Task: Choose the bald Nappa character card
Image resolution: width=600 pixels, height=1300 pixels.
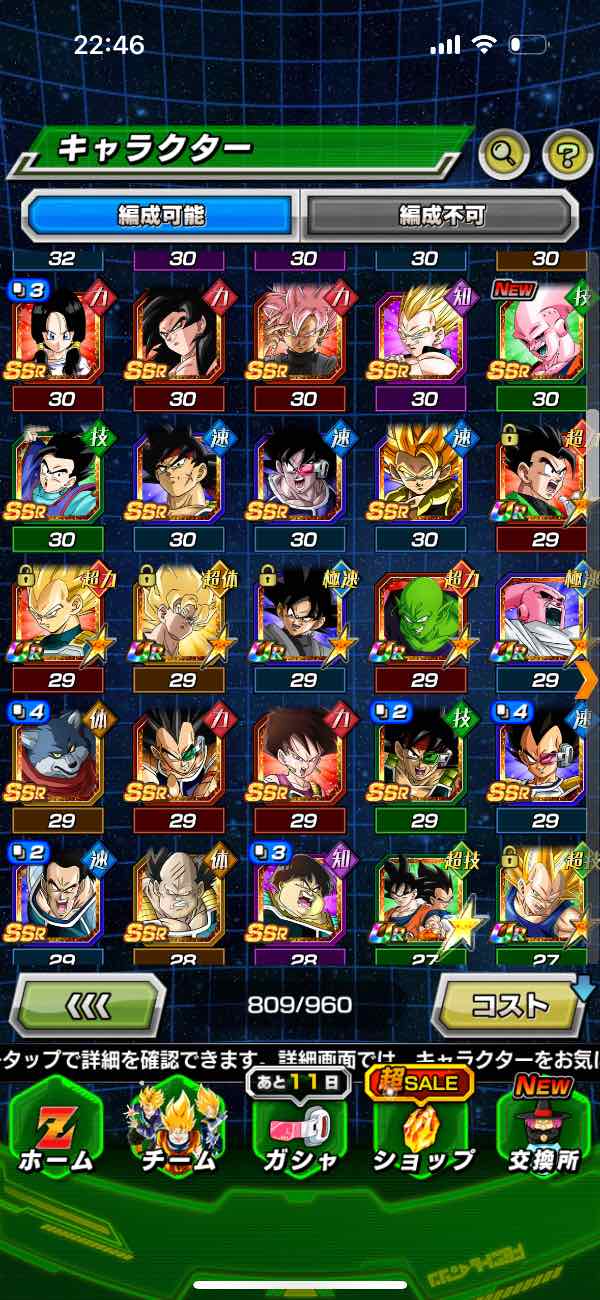Action: (x=180, y=898)
